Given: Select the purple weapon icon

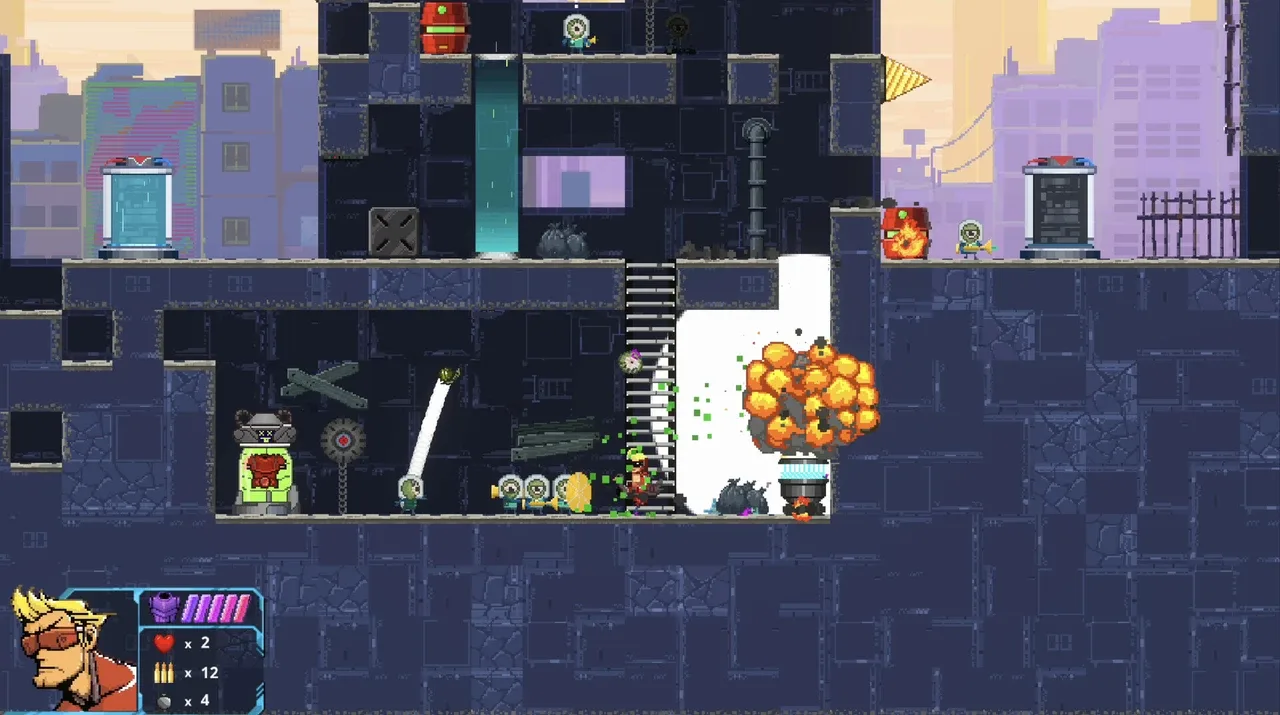Looking at the screenshot, I should 162,607.
